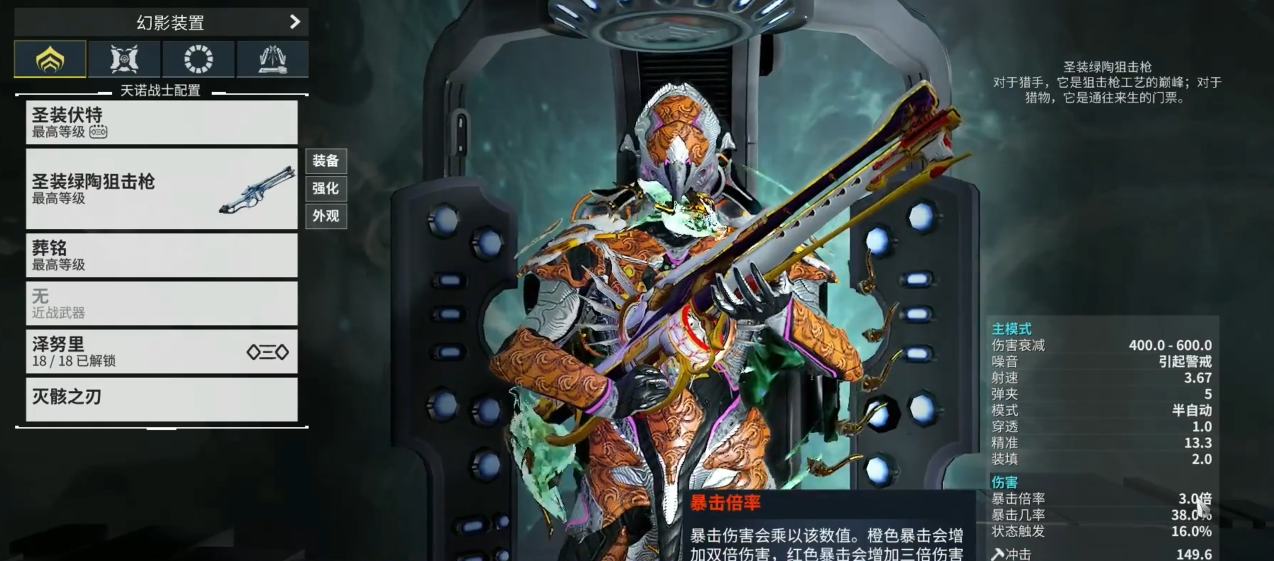Screen dimensions: 1274x561
Task: Click the 装备 equip button
Action: tap(326, 161)
